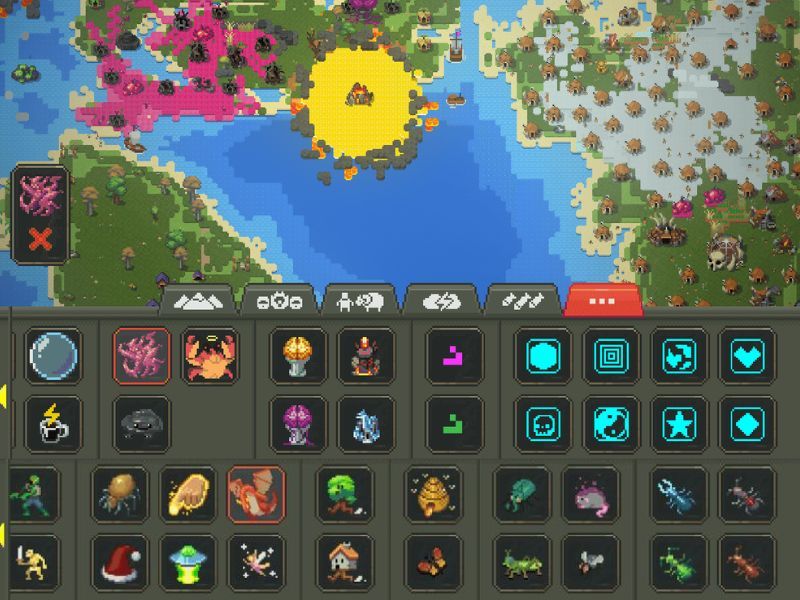The image size is (800, 600).
Task: Choose the Santa hat power
Action: pos(120,562)
